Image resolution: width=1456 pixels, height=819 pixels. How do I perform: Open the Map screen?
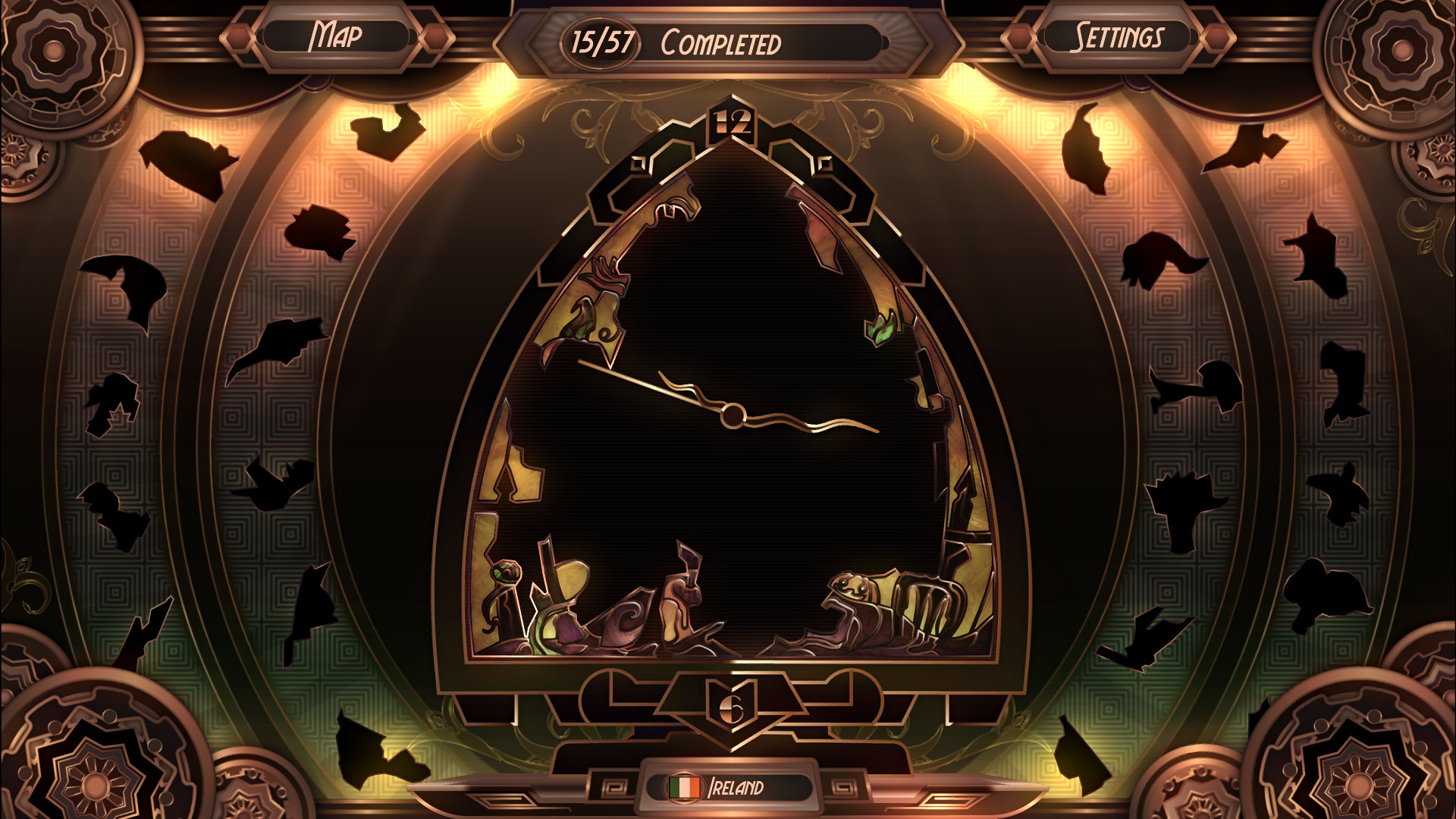point(337,33)
